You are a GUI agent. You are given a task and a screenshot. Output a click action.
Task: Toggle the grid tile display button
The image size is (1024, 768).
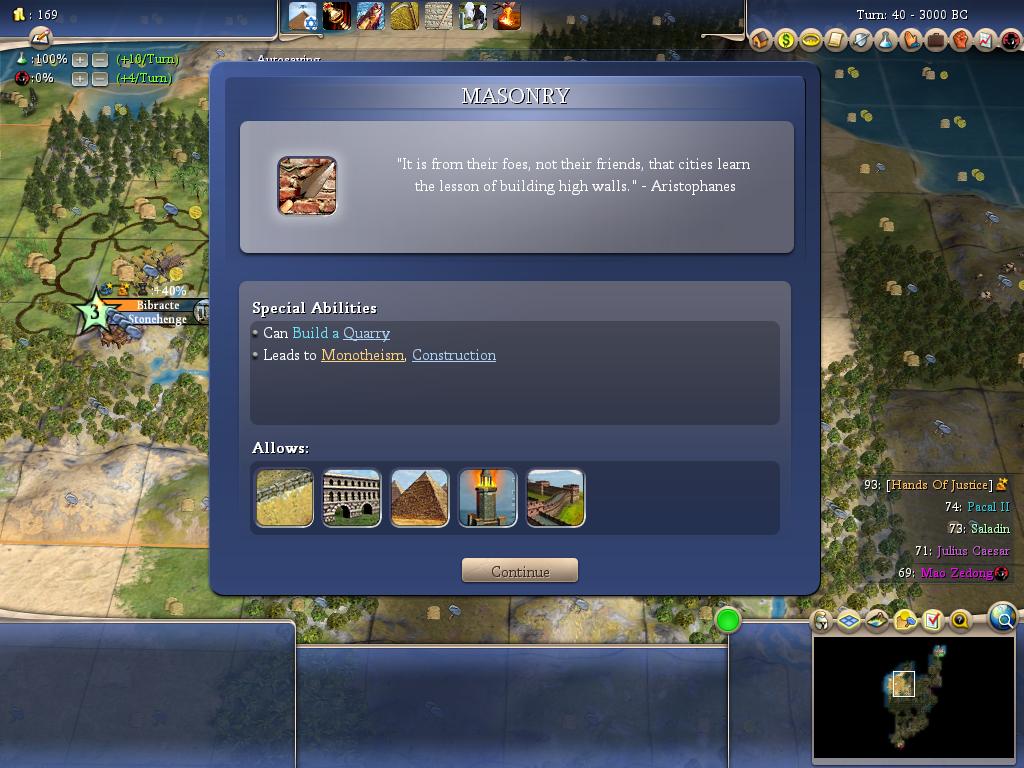(849, 621)
